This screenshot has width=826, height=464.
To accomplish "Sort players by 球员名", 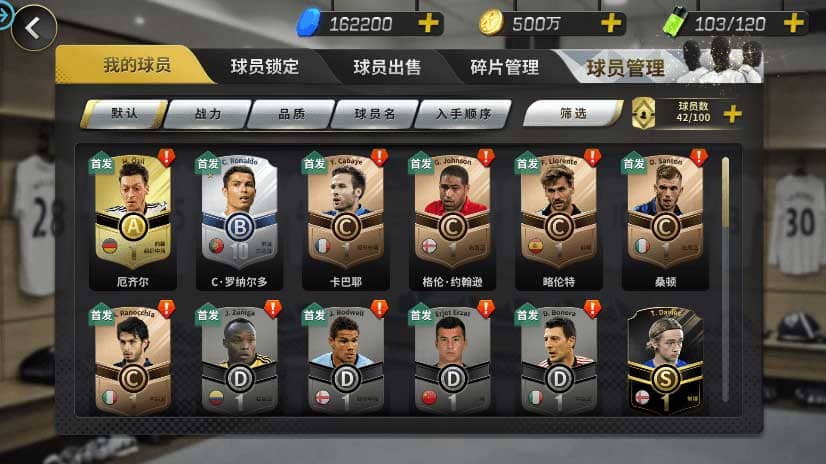I will [x=374, y=114].
